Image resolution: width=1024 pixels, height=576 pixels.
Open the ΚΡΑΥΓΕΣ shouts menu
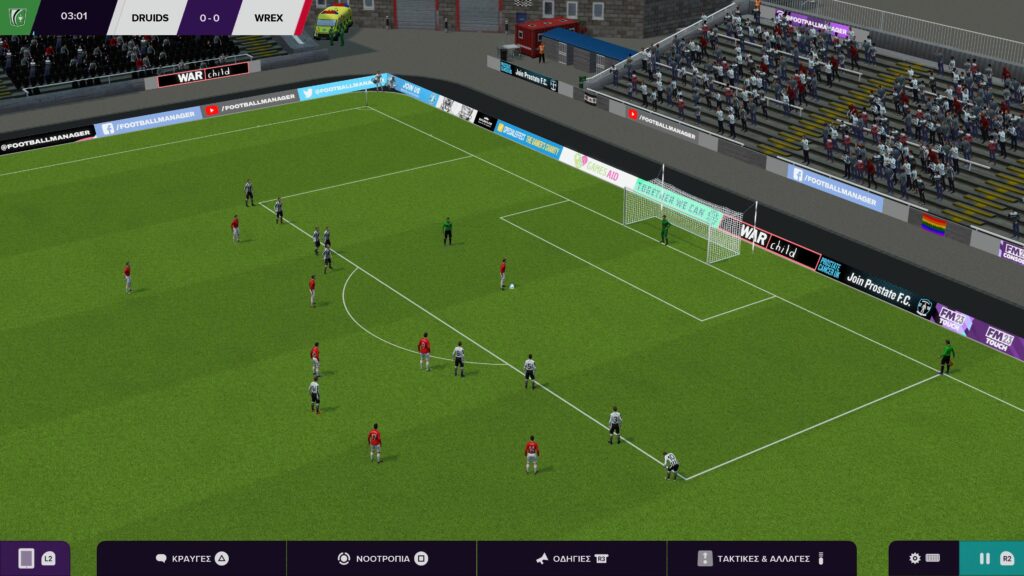(191, 558)
